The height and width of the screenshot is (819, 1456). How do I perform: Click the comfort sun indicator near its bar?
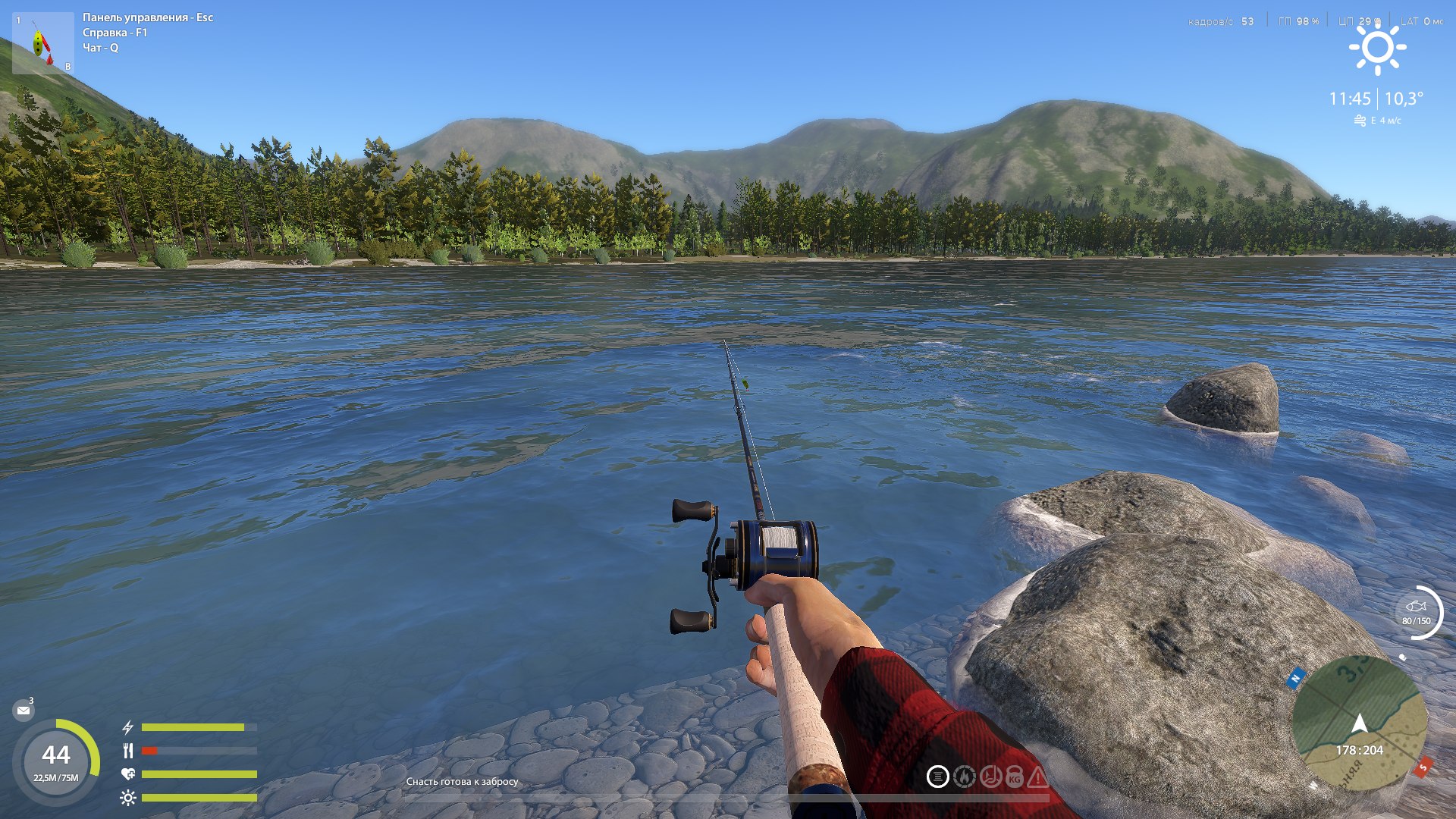pos(129,797)
